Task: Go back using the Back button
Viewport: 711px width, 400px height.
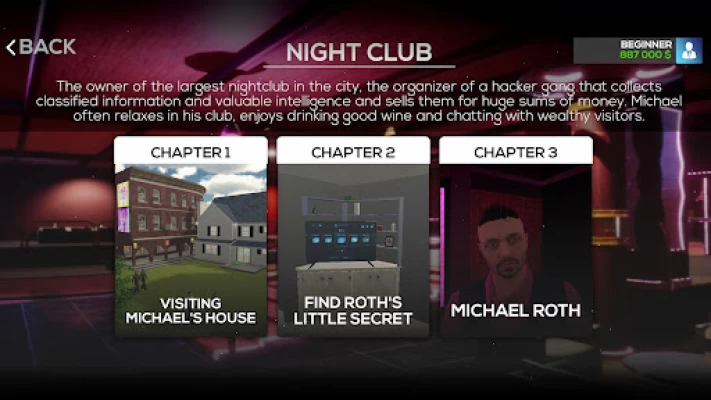Action: pos(41,47)
